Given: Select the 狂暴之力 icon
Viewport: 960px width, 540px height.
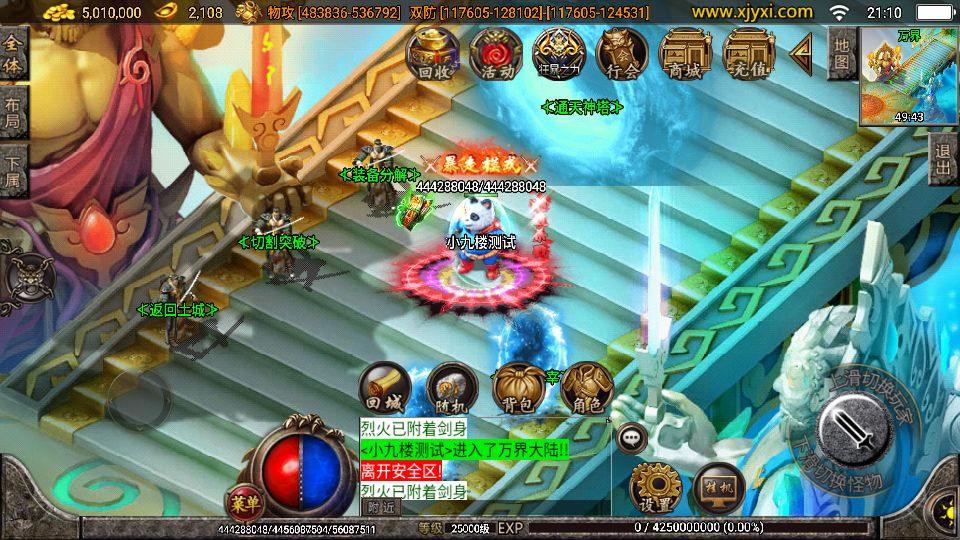Looking at the screenshot, I should point(558,53).
